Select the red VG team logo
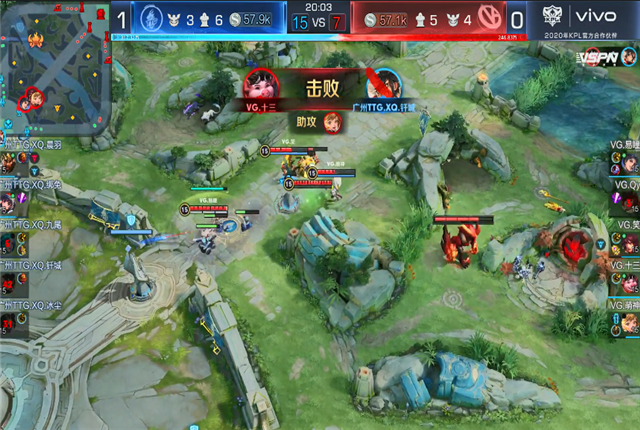Viewport: 640px width, 430px height. click(488, 18)
